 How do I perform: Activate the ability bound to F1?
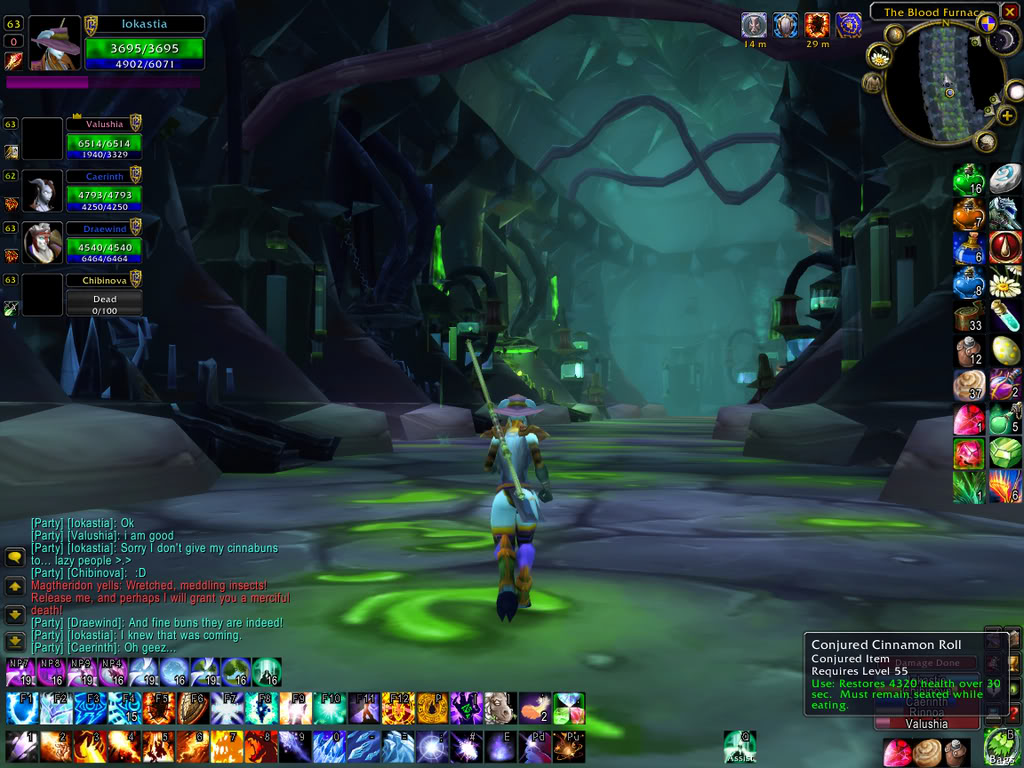(21, 708)
